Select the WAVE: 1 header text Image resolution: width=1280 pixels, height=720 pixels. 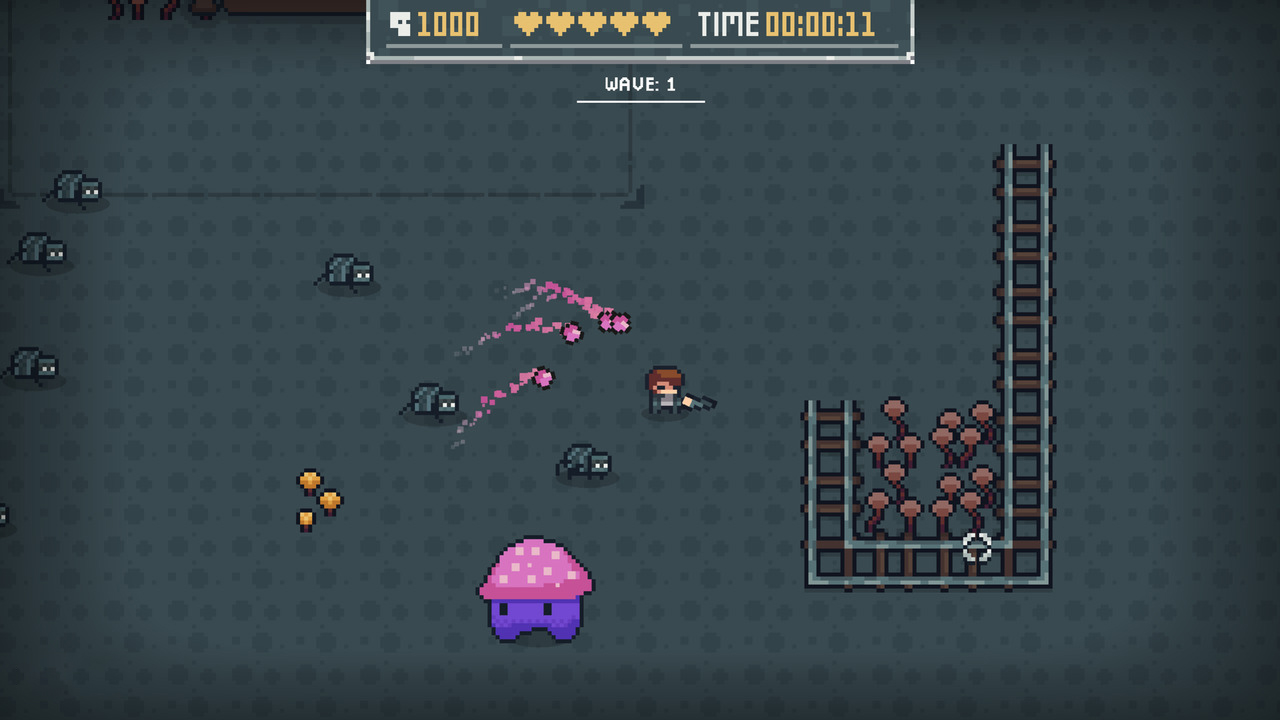pyautogui.click(x=640, y=85)
